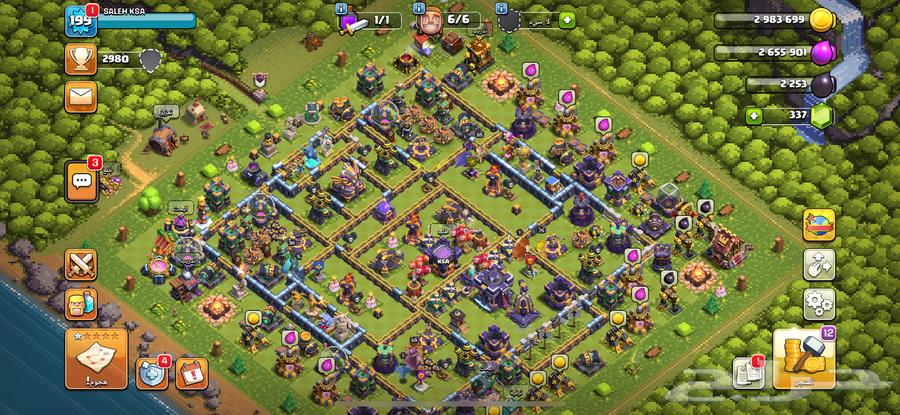Open the colorful globe pass button
The image size is (900, 415).
(819, 226)
